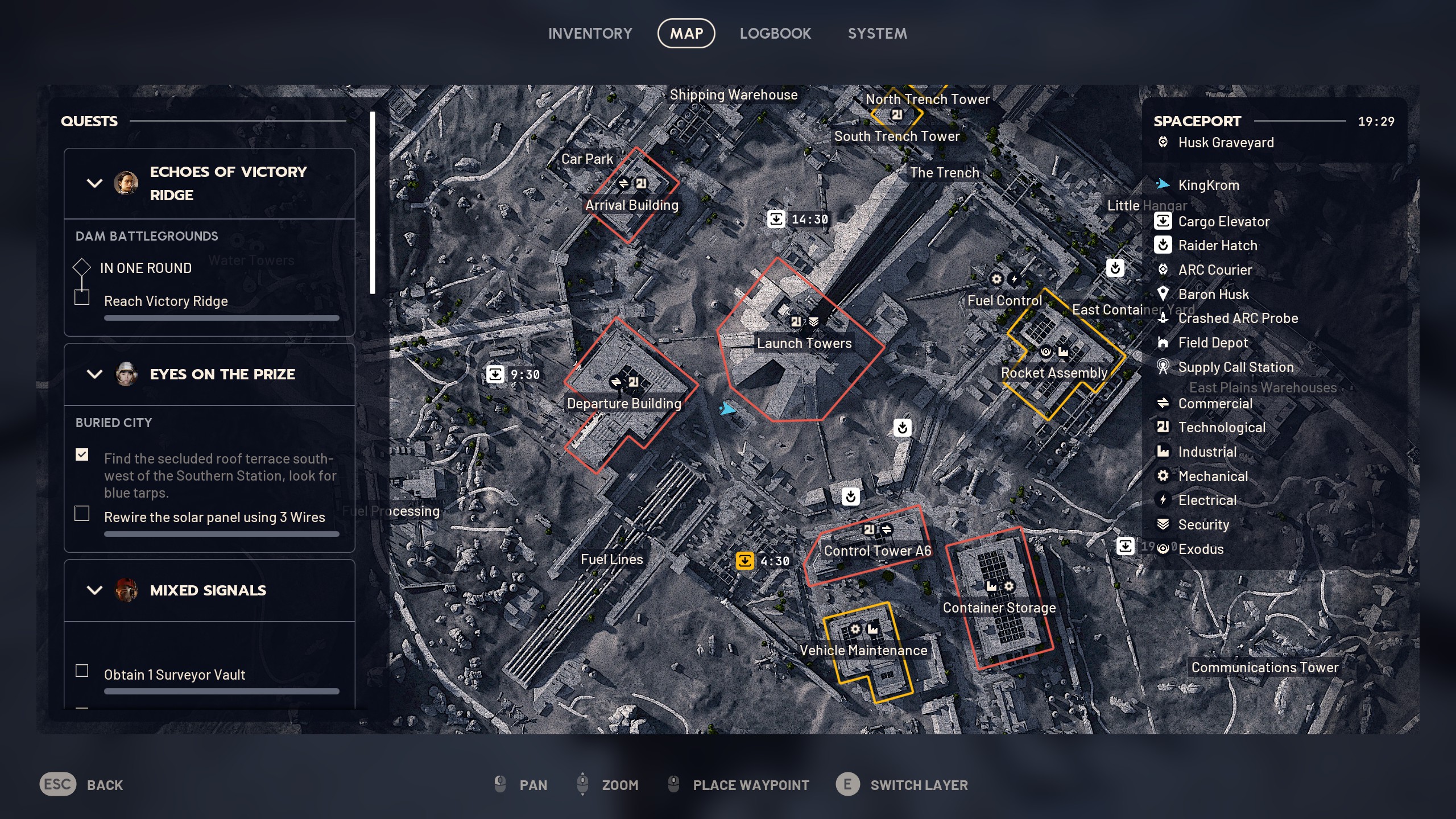Collapse the Mixed Signals quest
This screenshot has height=819, width=1456.
pyautogui.click(x=94, y=590)
